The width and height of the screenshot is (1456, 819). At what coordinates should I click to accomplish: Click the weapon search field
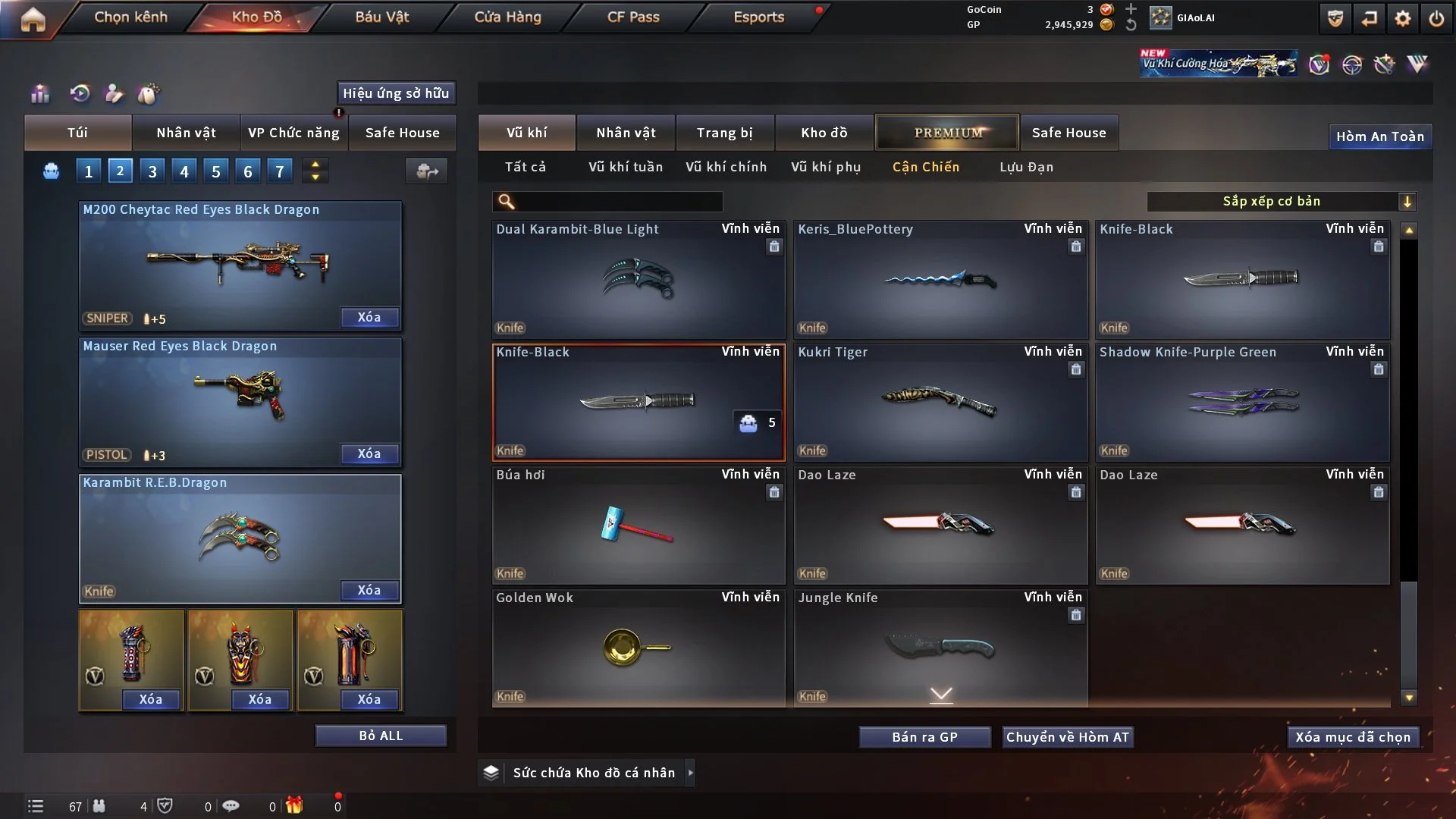click(618, 202)
